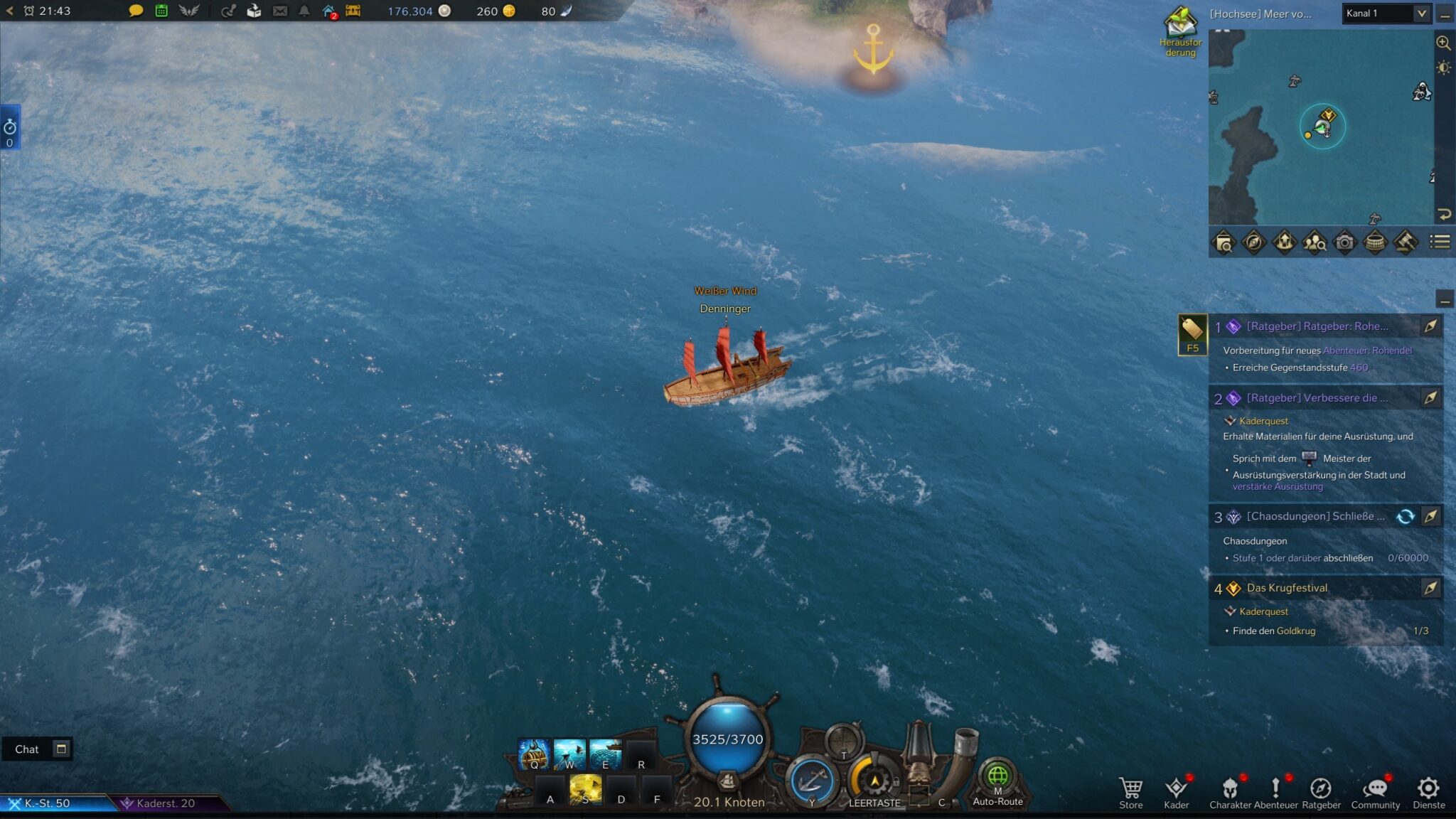Open the minimap list menu icon
The height and width of the screenshot is (819, 1456).
pos(1440,242)
